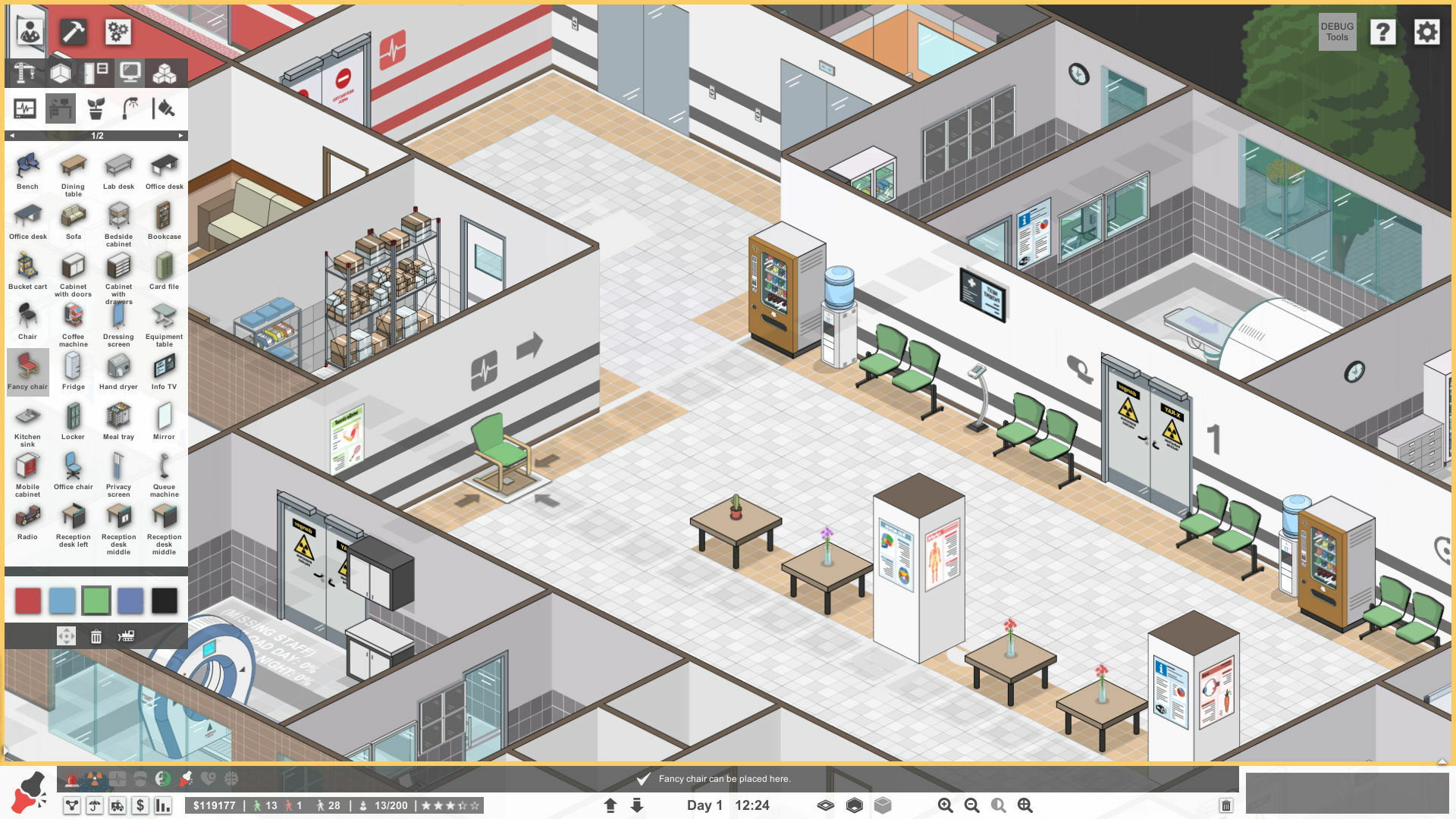Select the Coffee machine item

point(73,321)
